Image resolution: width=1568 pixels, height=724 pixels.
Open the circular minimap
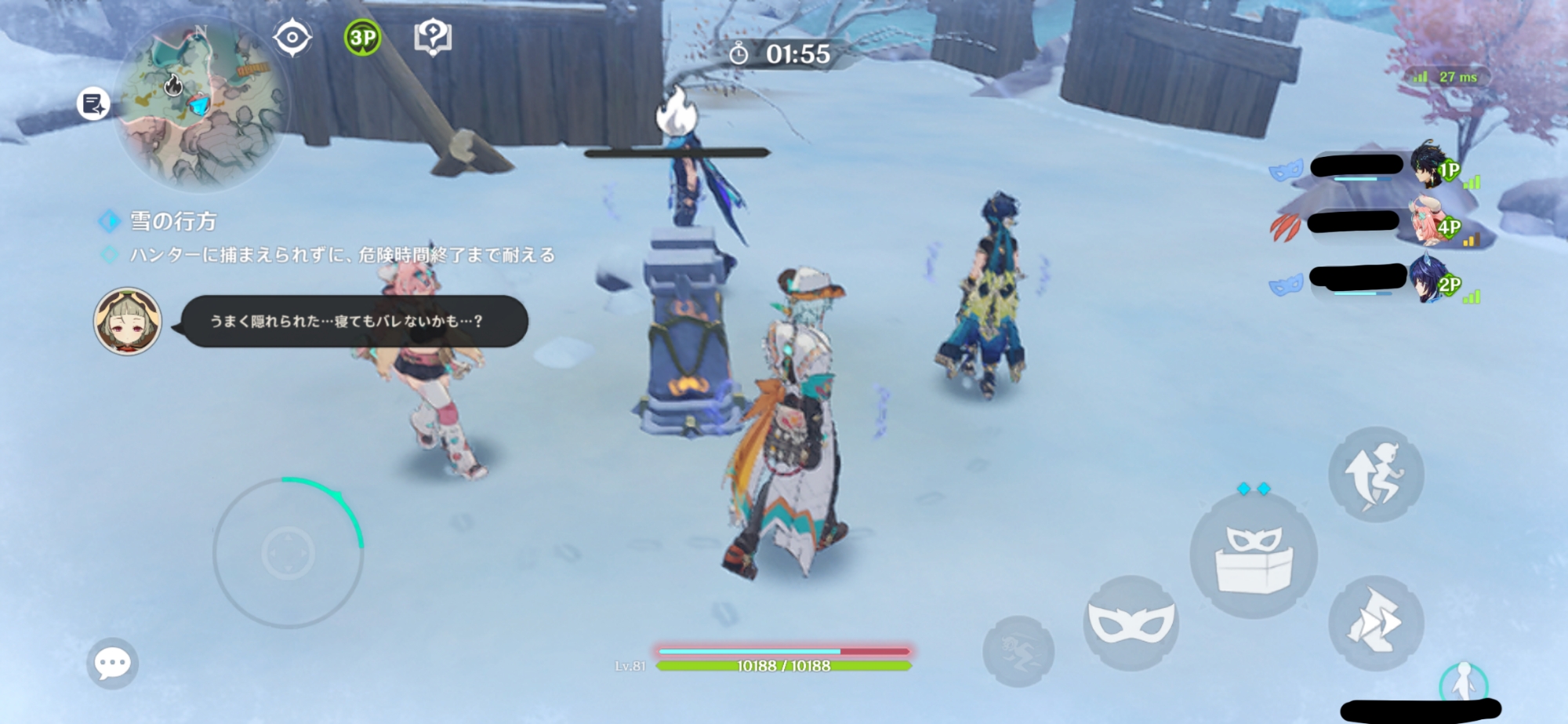point(201,104)
